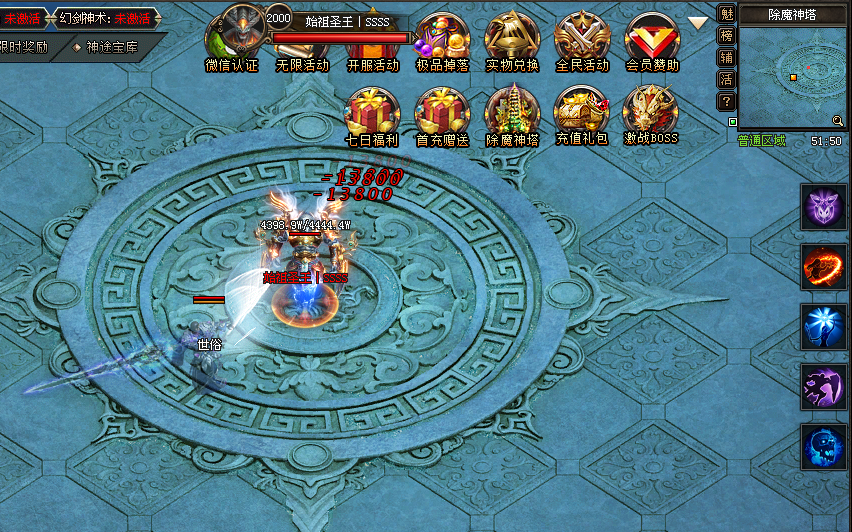
Task: Open the 神途宝库 tab
Action: (119, 47)
